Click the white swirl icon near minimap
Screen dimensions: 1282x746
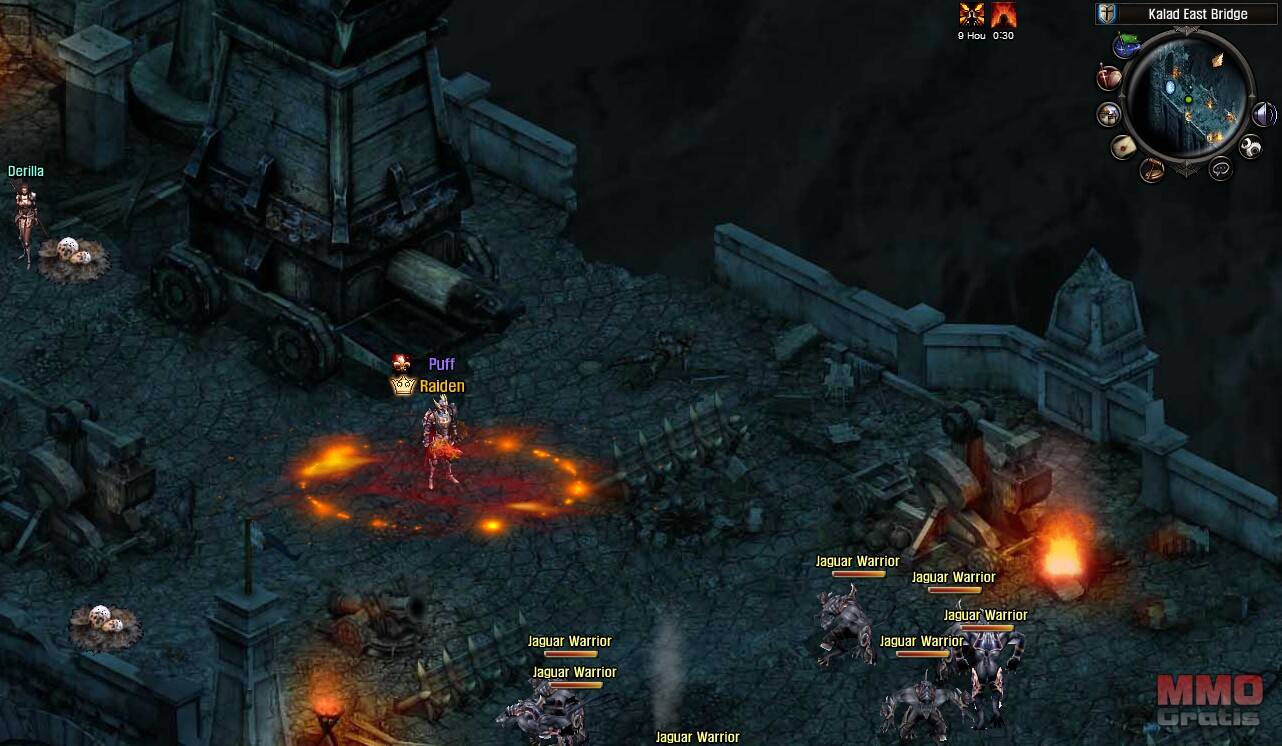[1250, 148]
